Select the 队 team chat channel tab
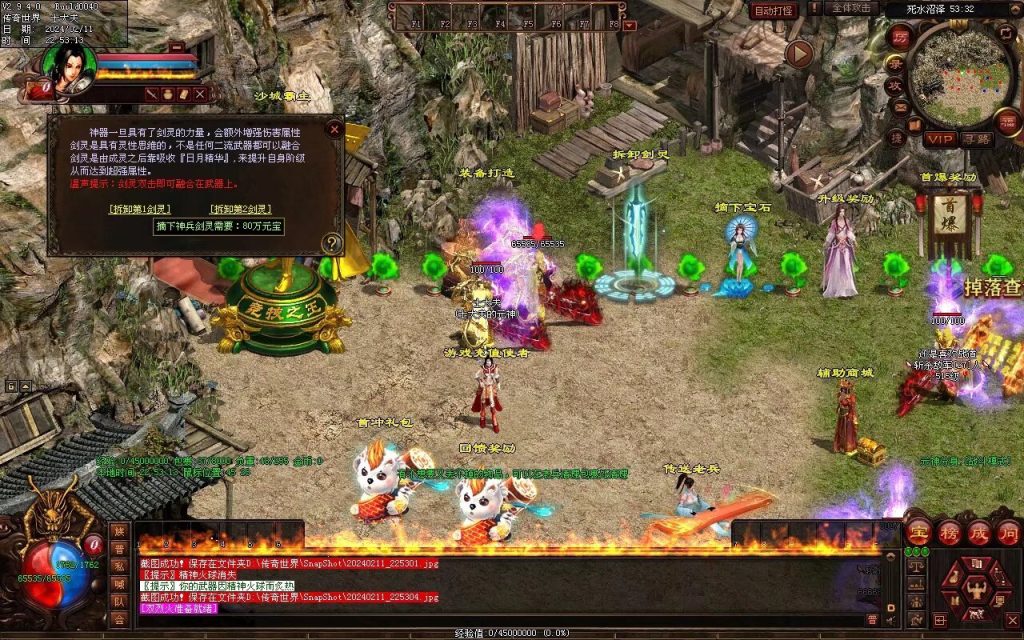1024x640 pixels. [x=120, y=603]
